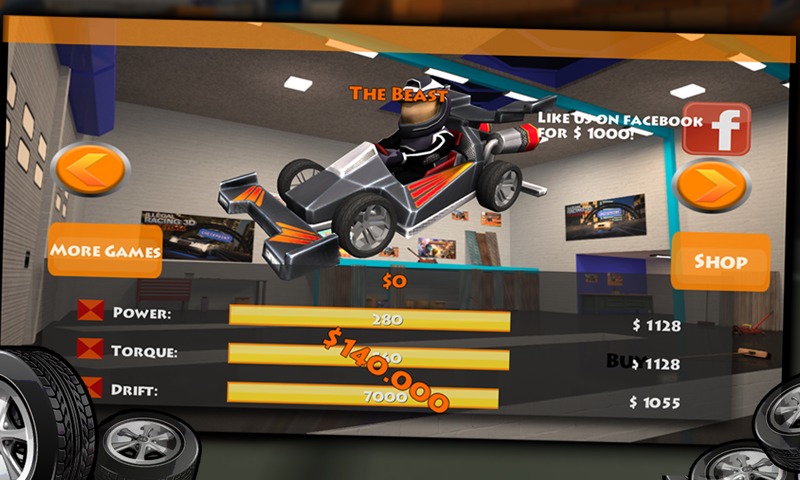800x480 pixels.
Task: Open the More Games button
Action: (104, 250)
